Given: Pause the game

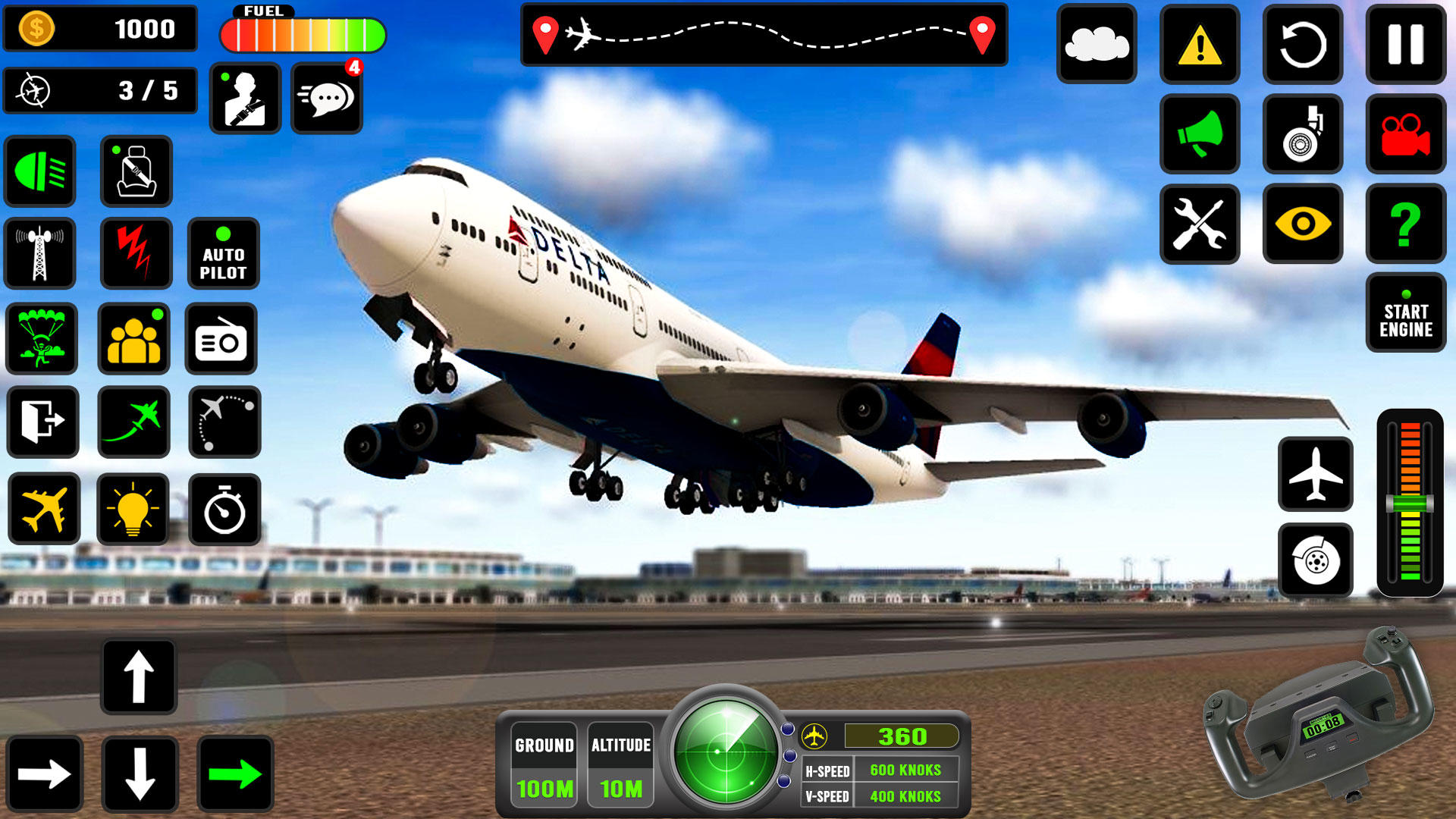Looking at the screenshot, I should coord(1405,44).
